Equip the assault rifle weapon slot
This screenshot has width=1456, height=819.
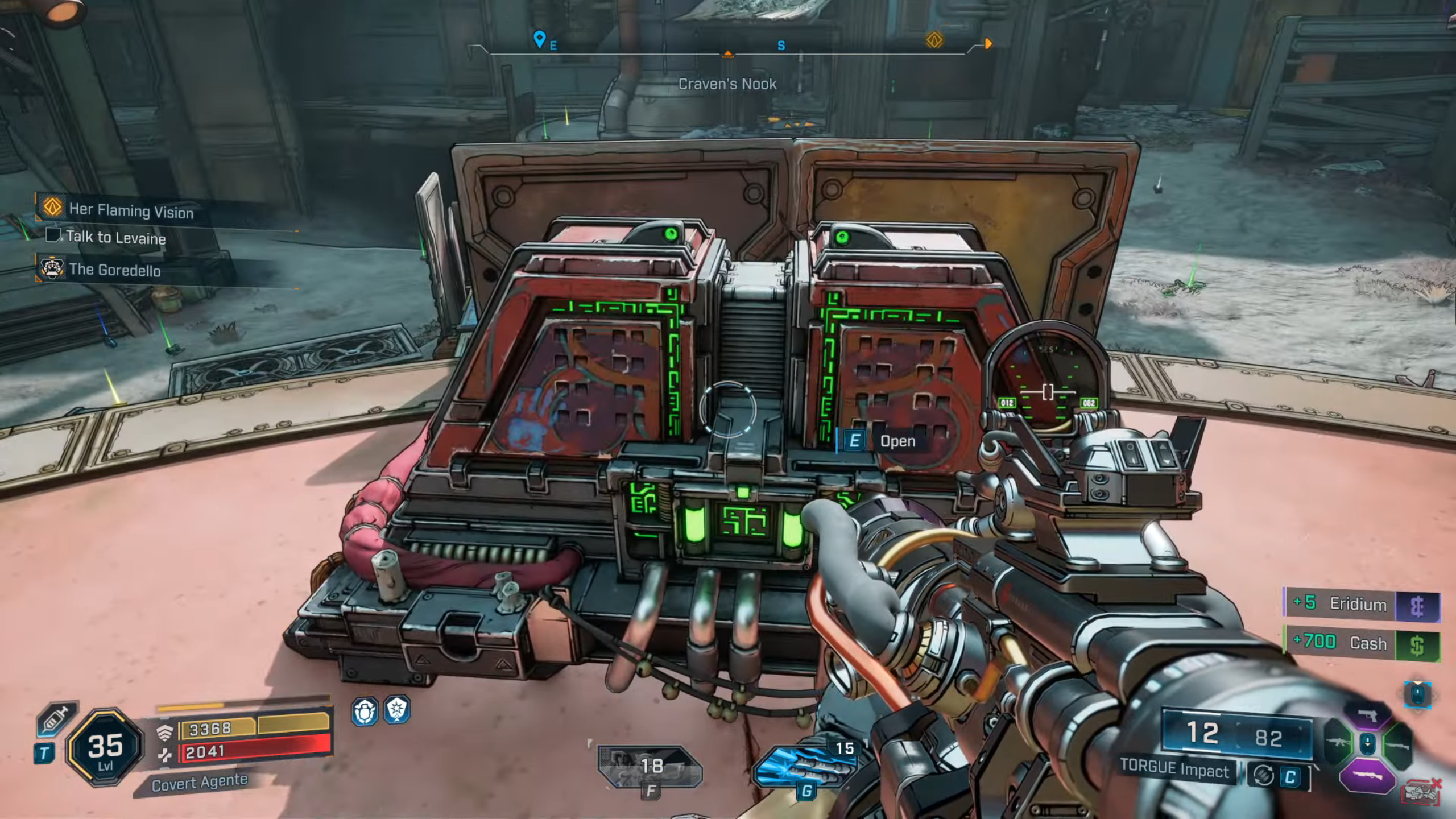1338,743
